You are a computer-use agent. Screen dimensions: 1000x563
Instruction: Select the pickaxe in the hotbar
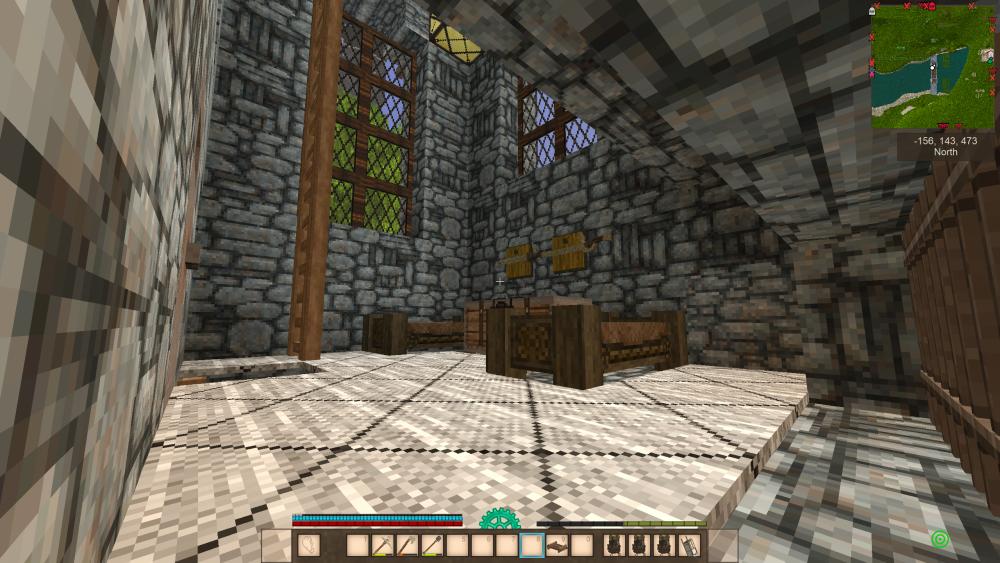tap(383, 546)
